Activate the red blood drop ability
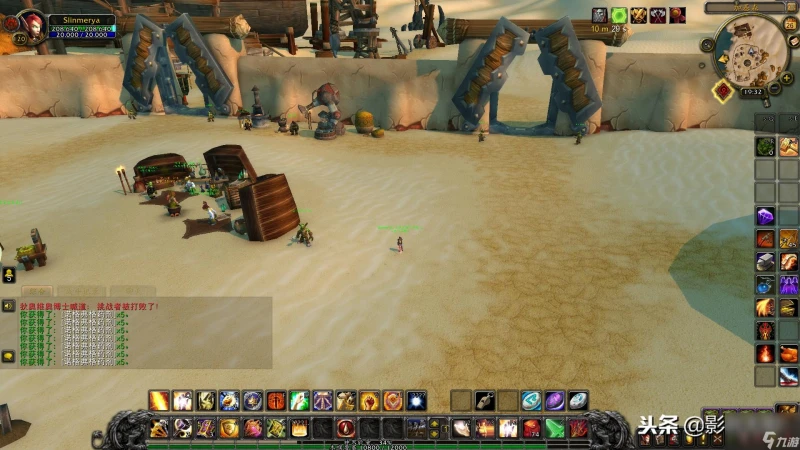The width and height of the screenshot is (800, 450). click(x=346, y=428)
